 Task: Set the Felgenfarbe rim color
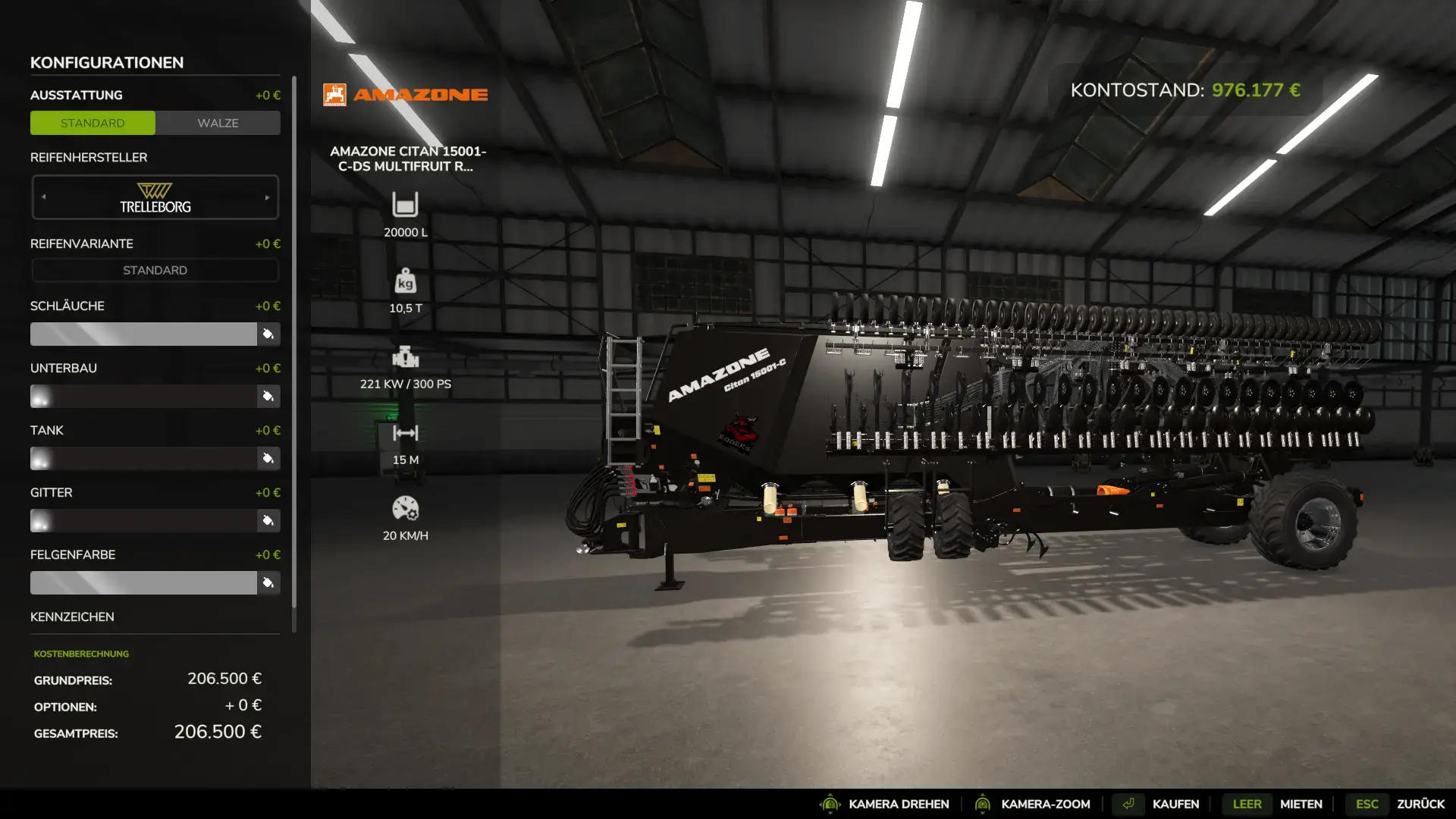point(268,583)
